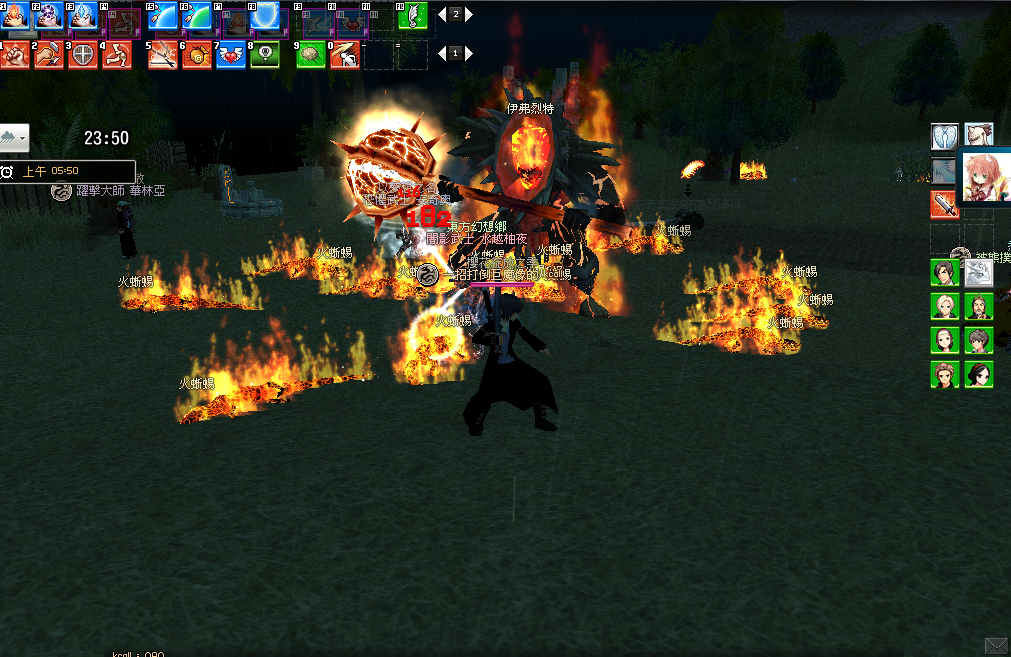1011x657 pixels.
Task: Select the blonde party member portrait
Action: tap(945, 306)
